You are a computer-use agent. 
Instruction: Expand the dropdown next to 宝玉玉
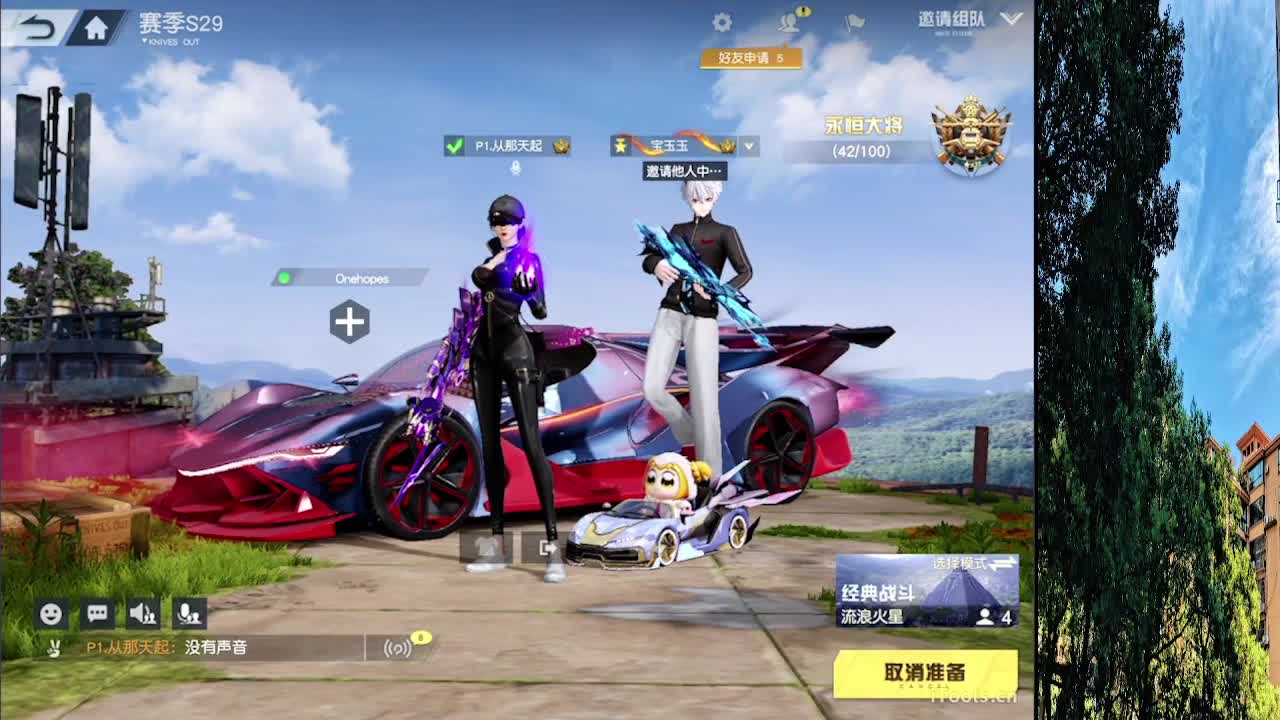(748, 146)
